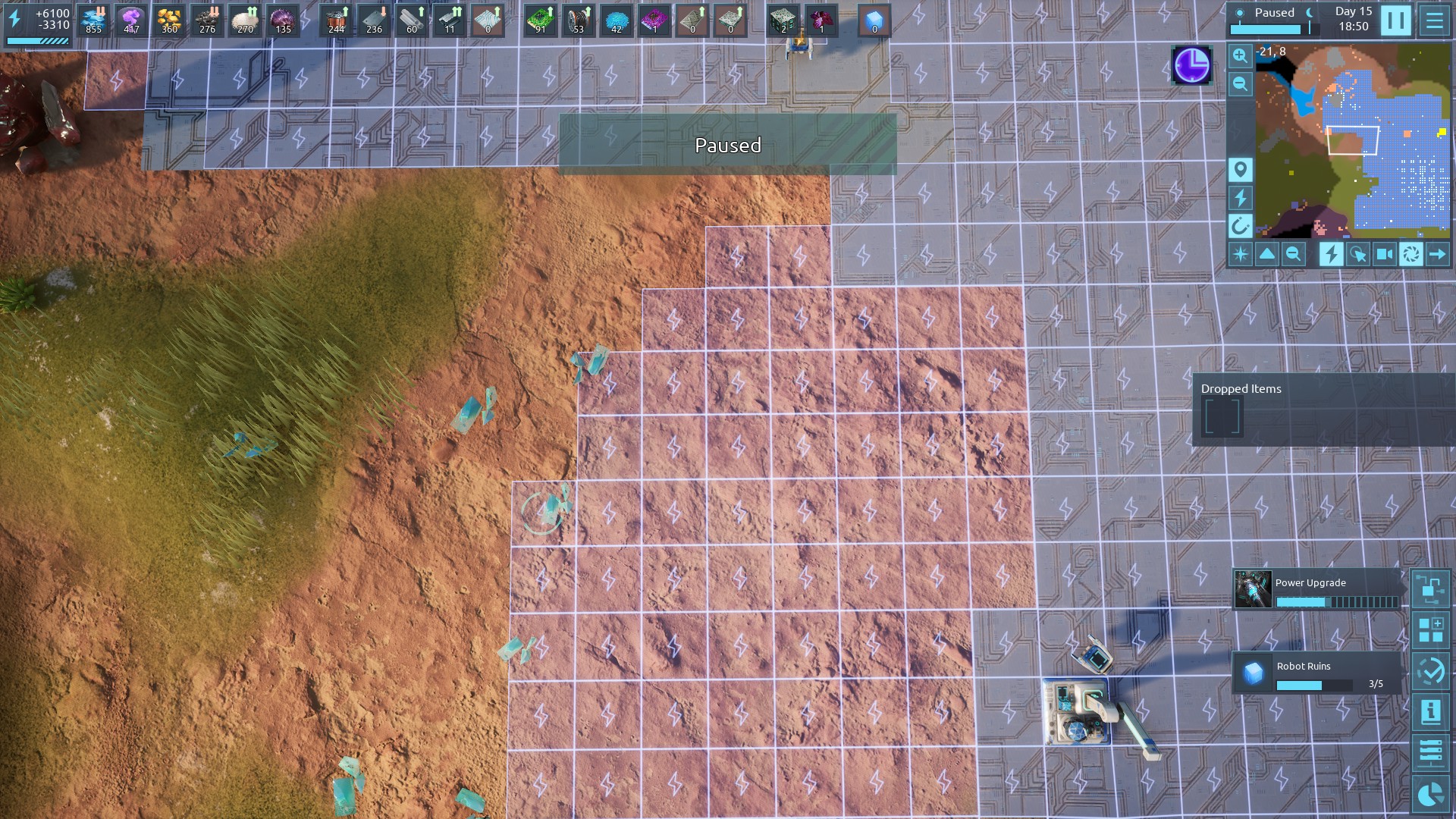Screen dimensions: 1456x819
Task: Open the info book guide button
Action: (1430, 712)
